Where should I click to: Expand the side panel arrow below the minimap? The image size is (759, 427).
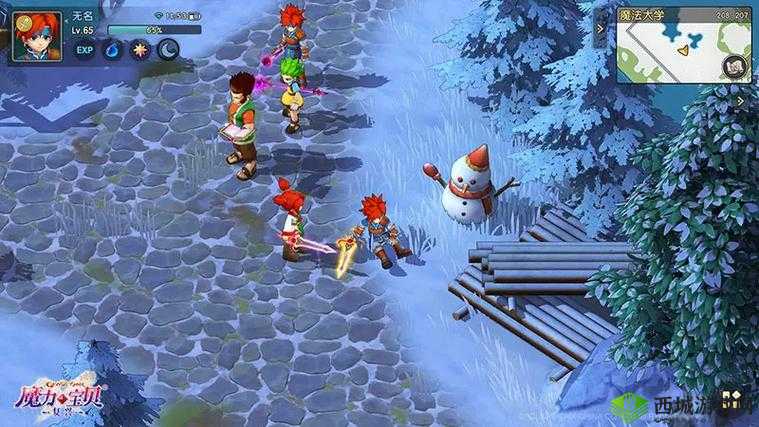(x=741, y=101)
